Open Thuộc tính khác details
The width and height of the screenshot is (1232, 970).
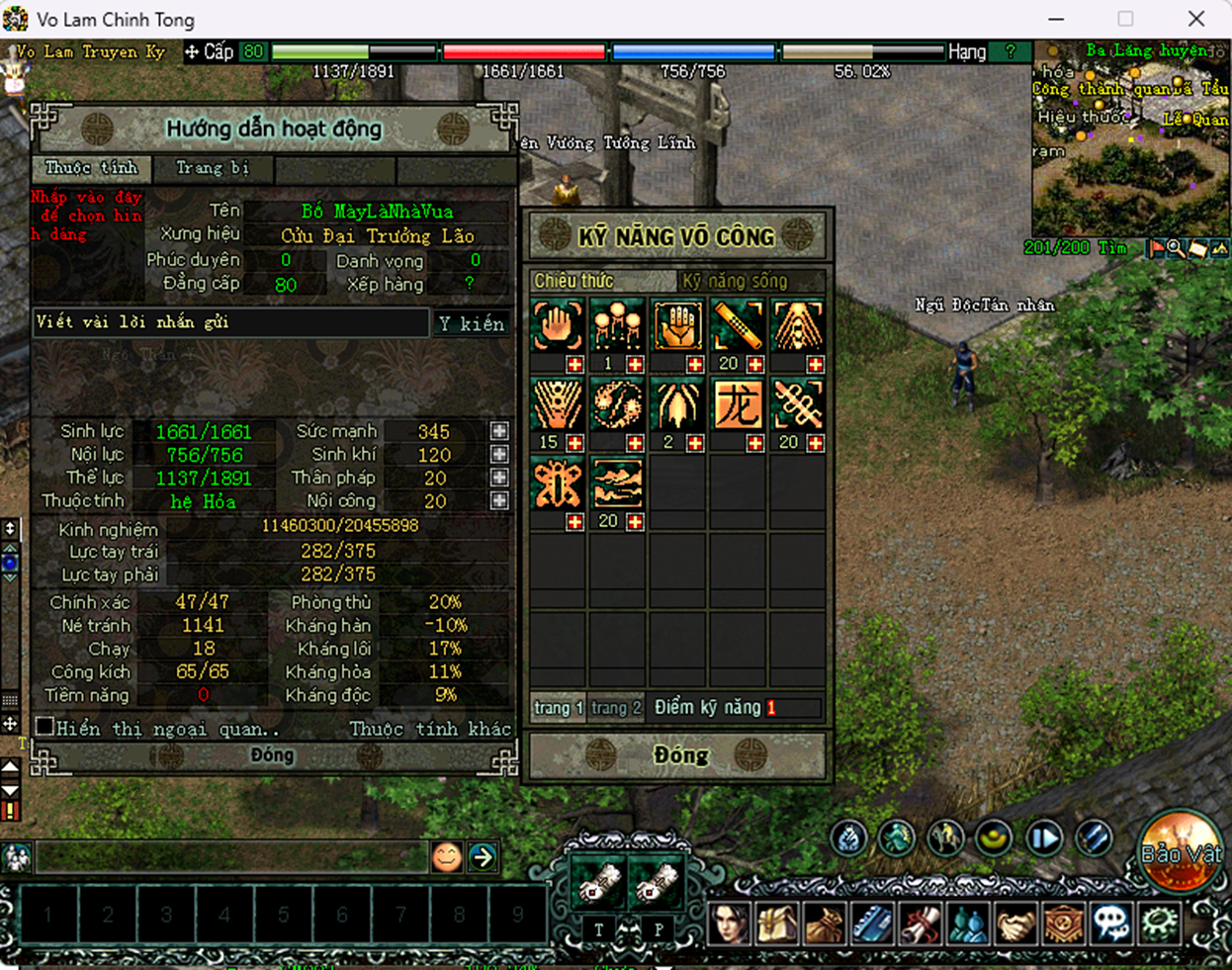[430, 729]
